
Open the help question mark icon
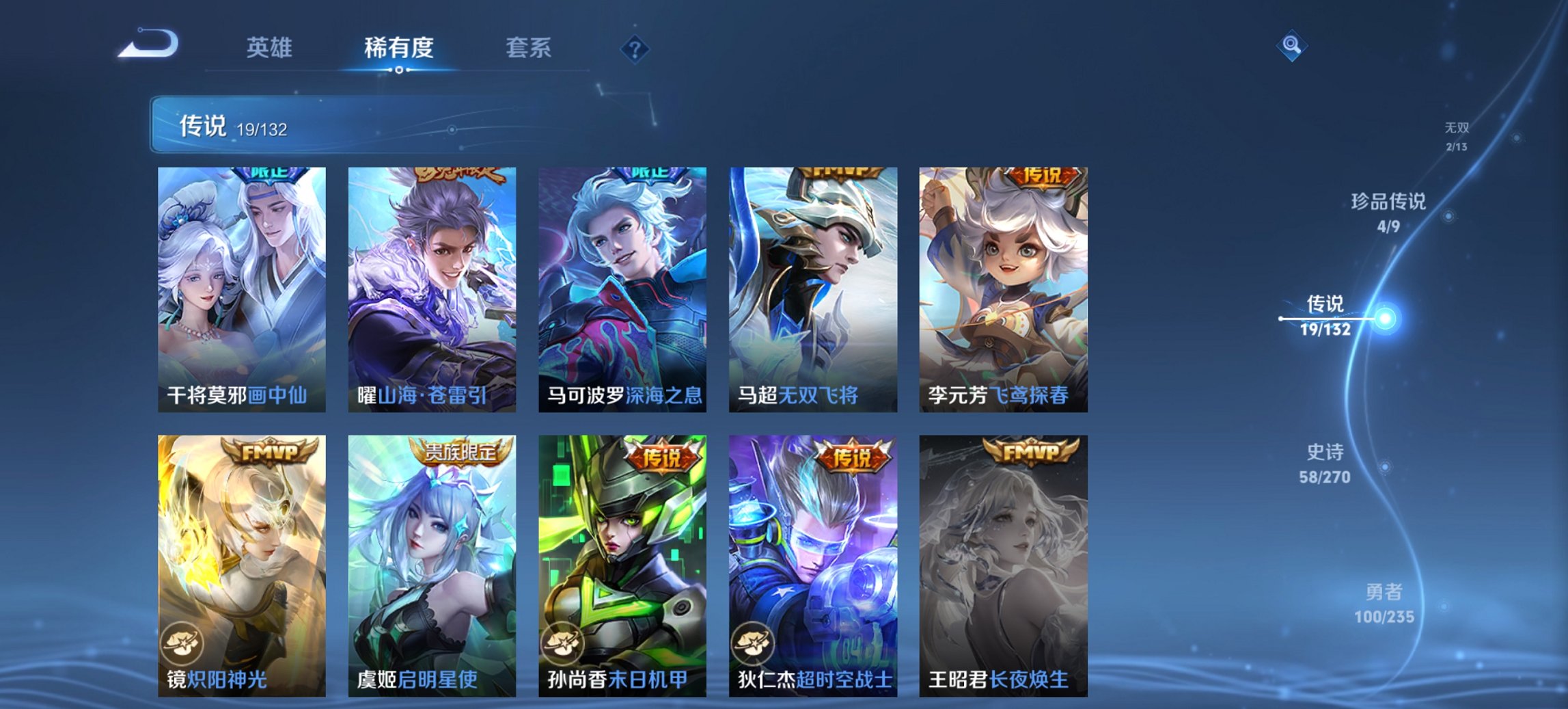click(635, 49)
